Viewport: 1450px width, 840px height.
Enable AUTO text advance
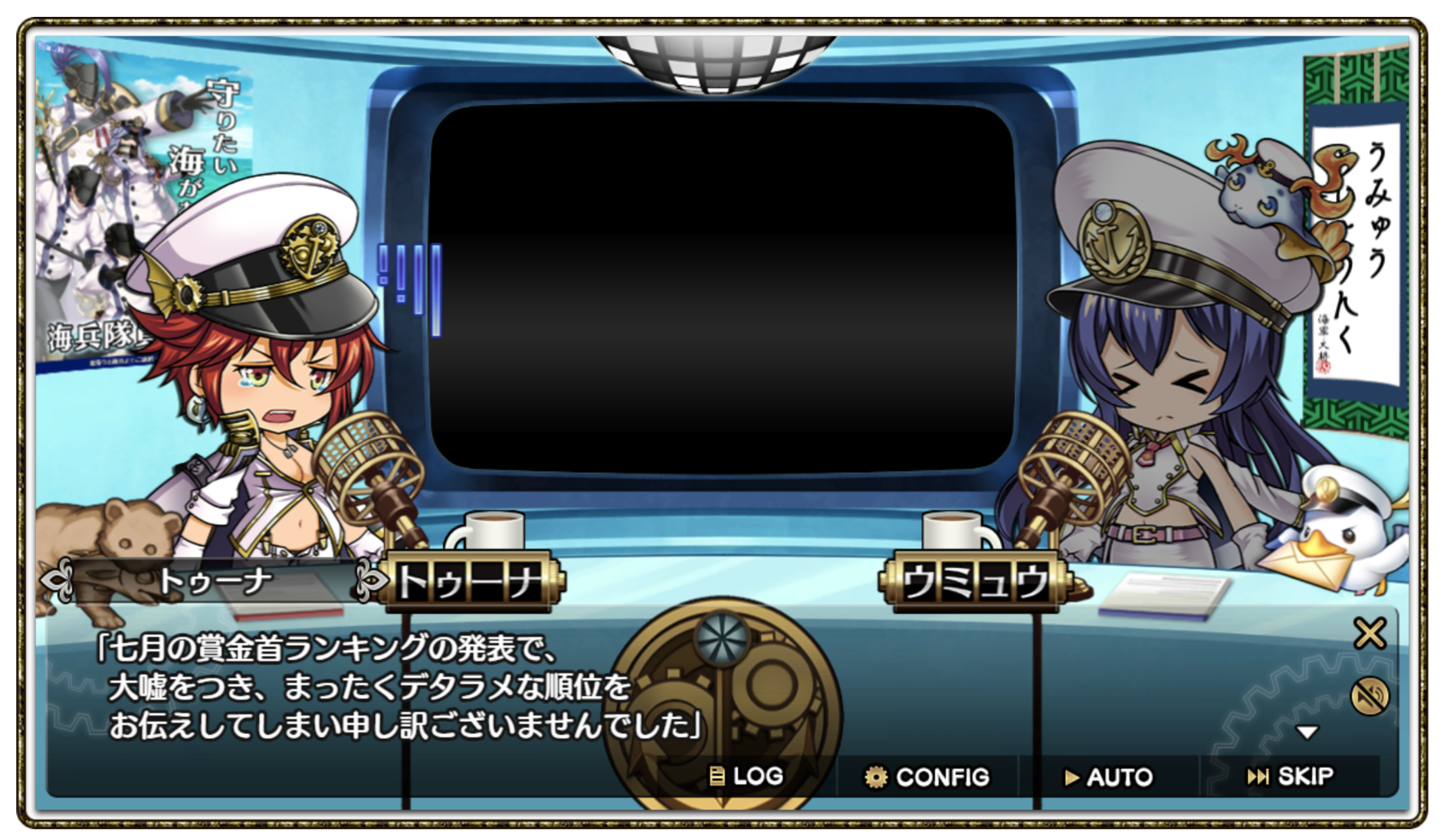point(1108,777)
